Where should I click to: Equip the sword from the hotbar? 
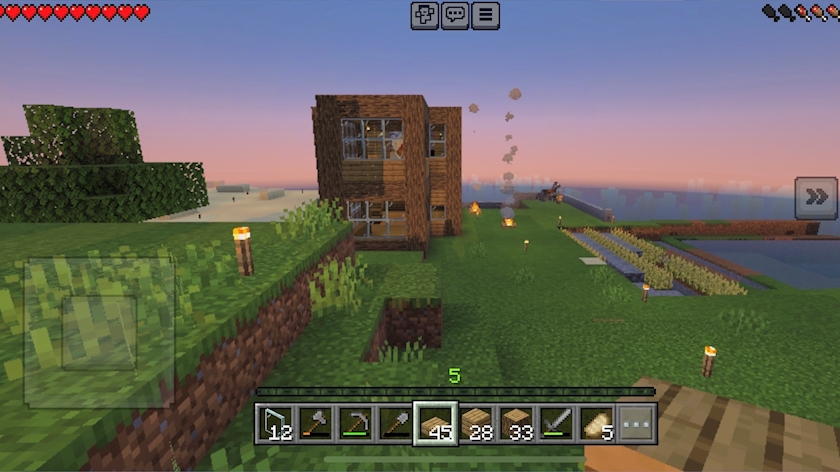(557, 423)
